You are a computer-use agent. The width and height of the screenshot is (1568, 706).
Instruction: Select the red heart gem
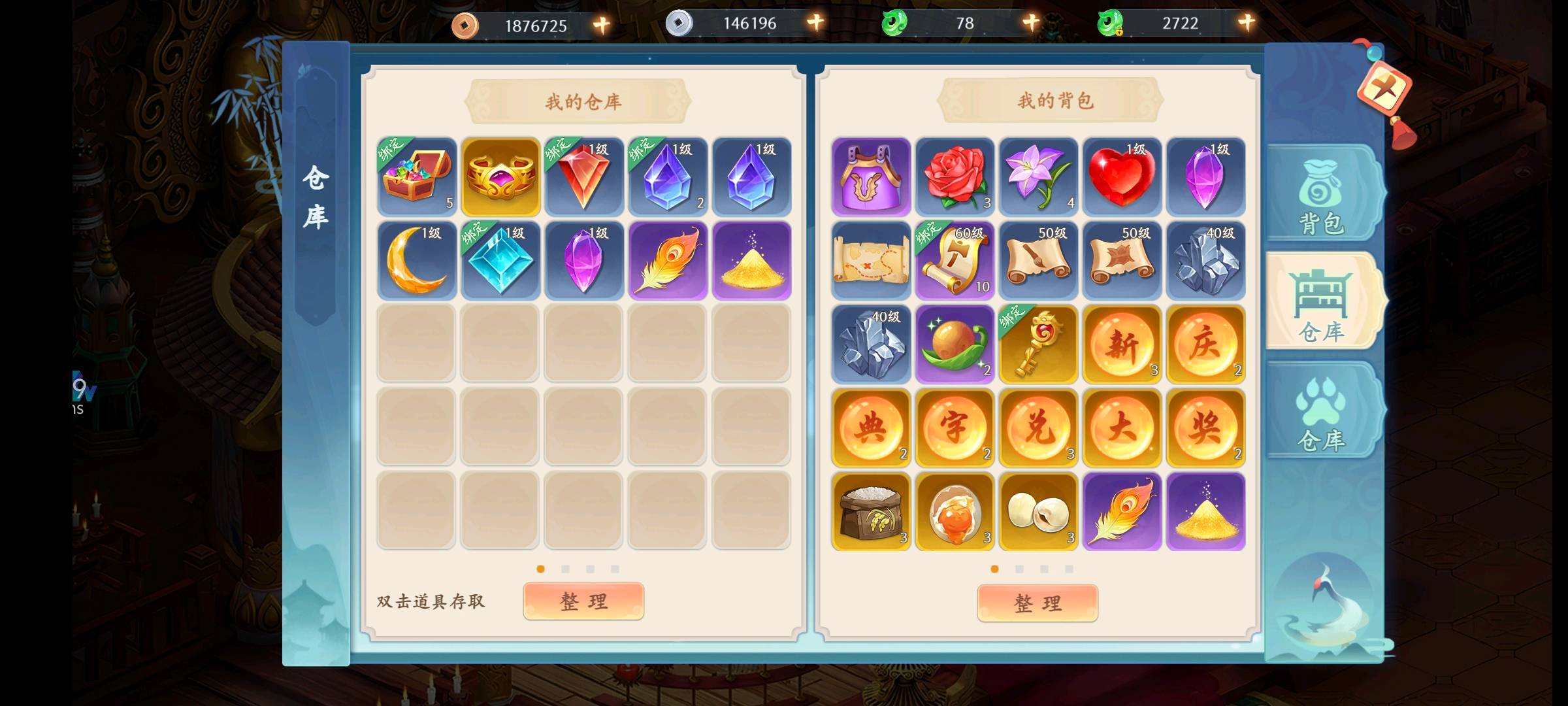tap(1121, 176)
